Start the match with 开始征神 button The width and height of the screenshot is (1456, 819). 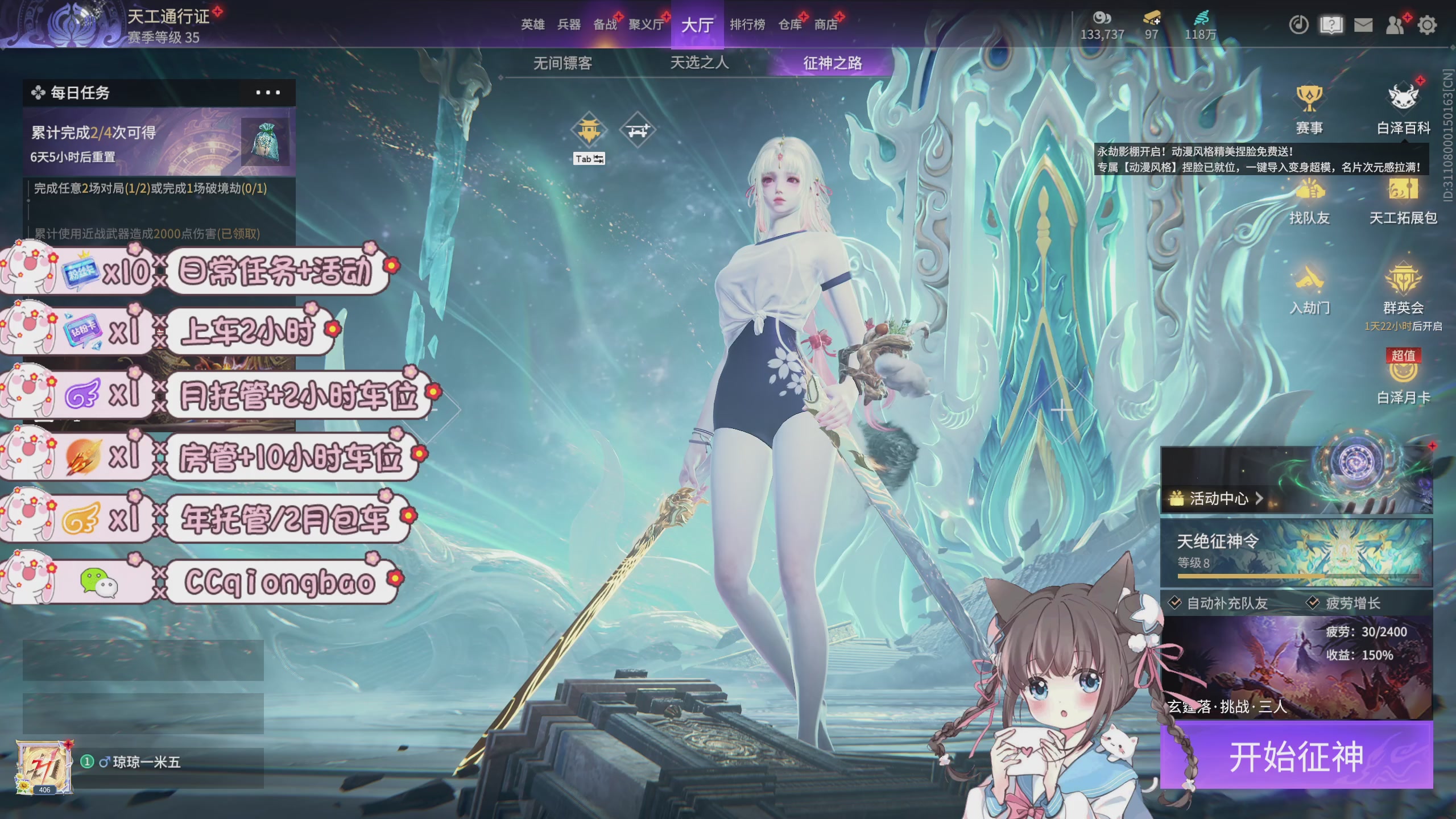1296,756
